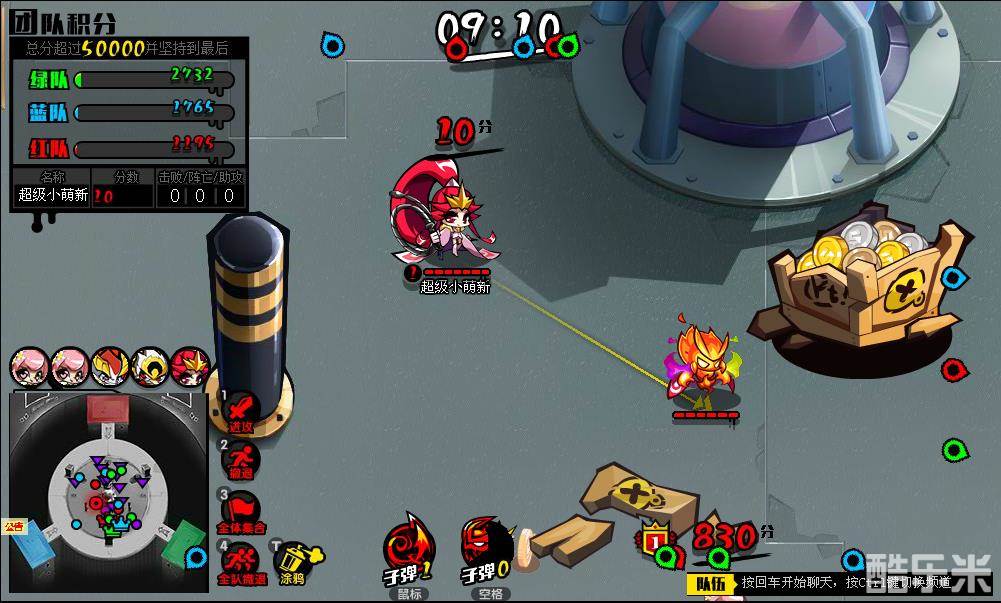Click the 超级小萌新 row in the scoreboard
Image resolution: width=1001 pixels, height=603 pixels.
coord(129,196)
